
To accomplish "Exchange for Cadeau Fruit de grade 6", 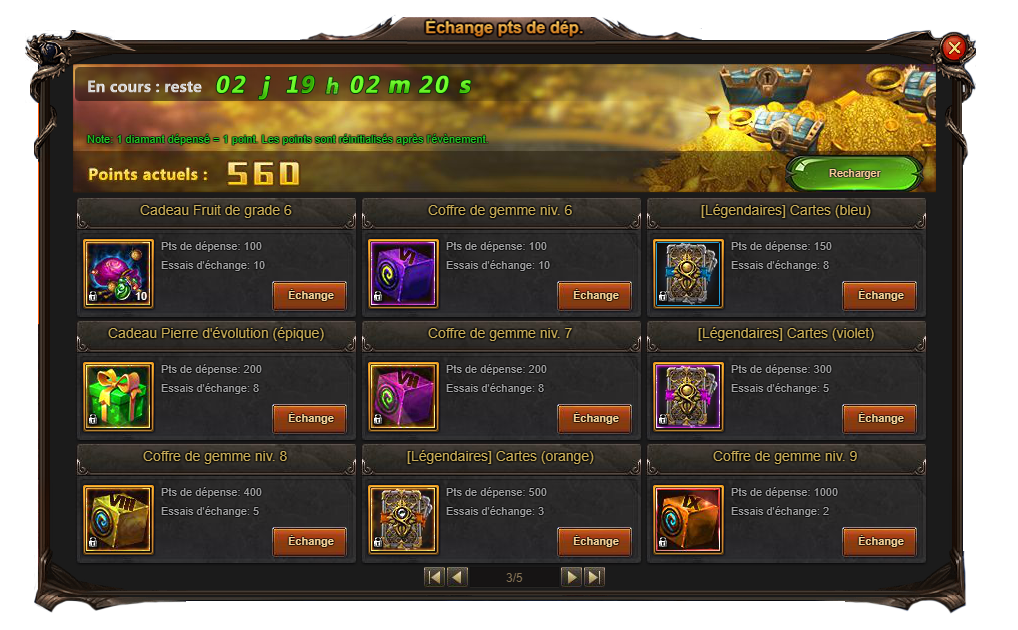I will [310, 295].
